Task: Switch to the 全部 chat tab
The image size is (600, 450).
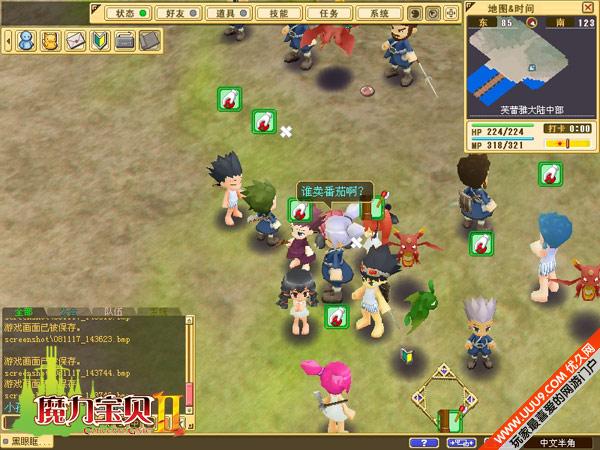Action: pos(22,313)
